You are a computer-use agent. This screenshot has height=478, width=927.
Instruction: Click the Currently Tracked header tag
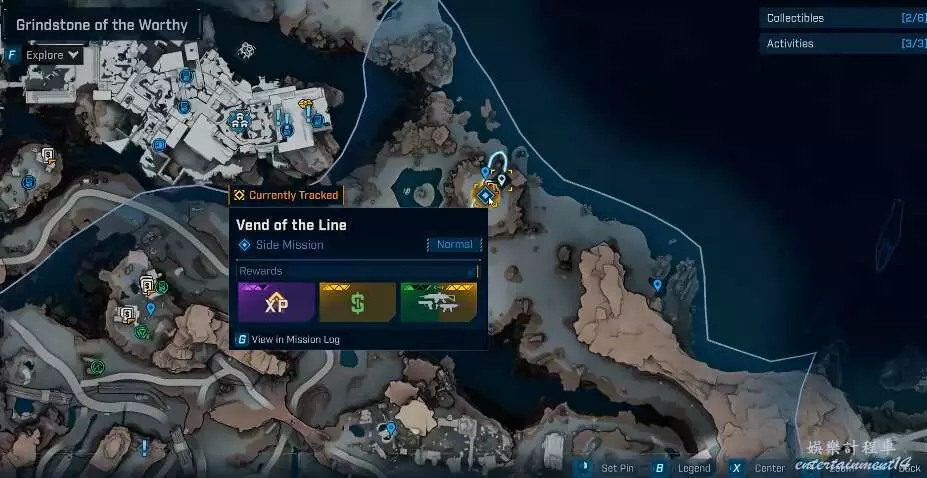[285, 196]
